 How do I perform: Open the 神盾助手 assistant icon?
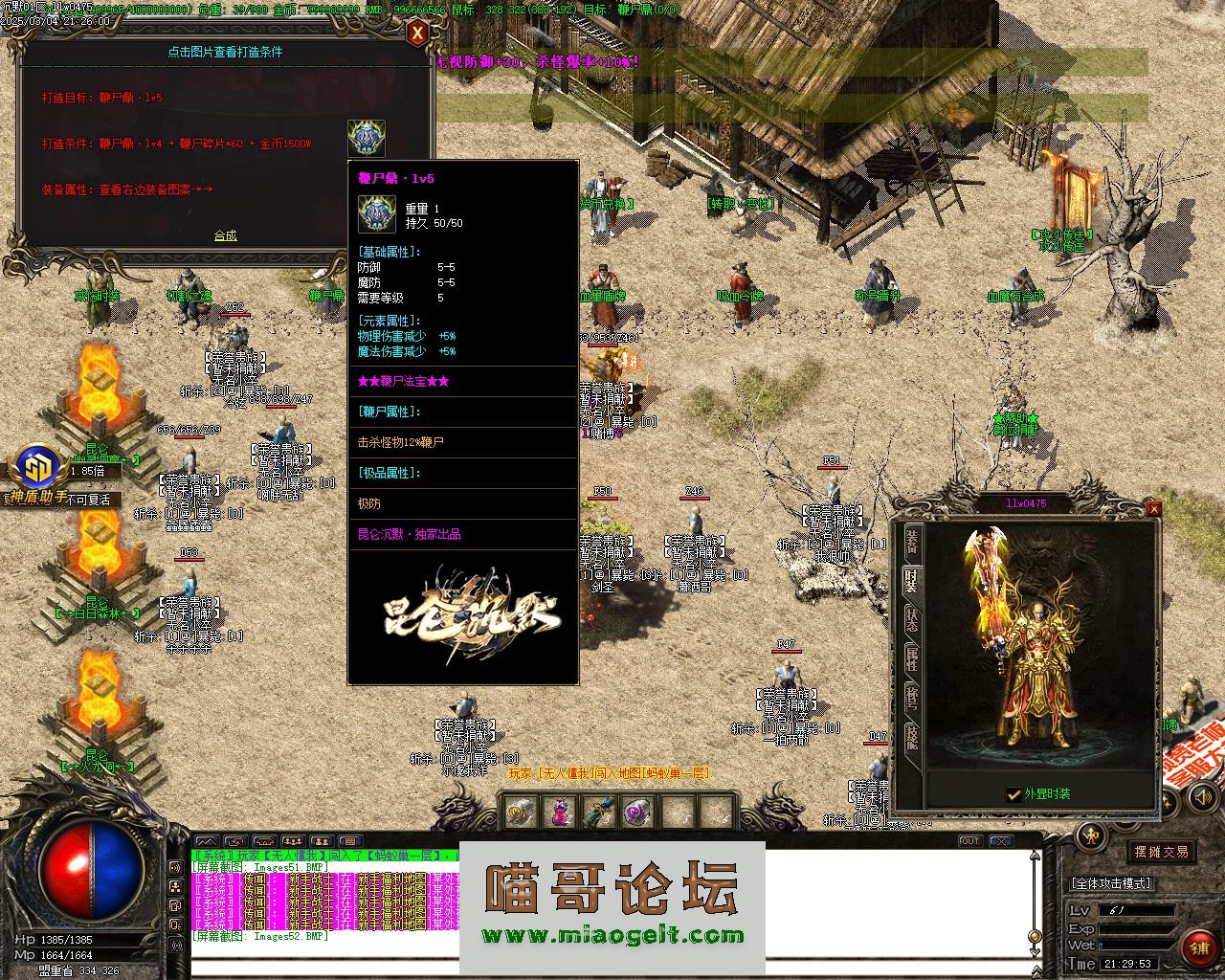point(38,471)
